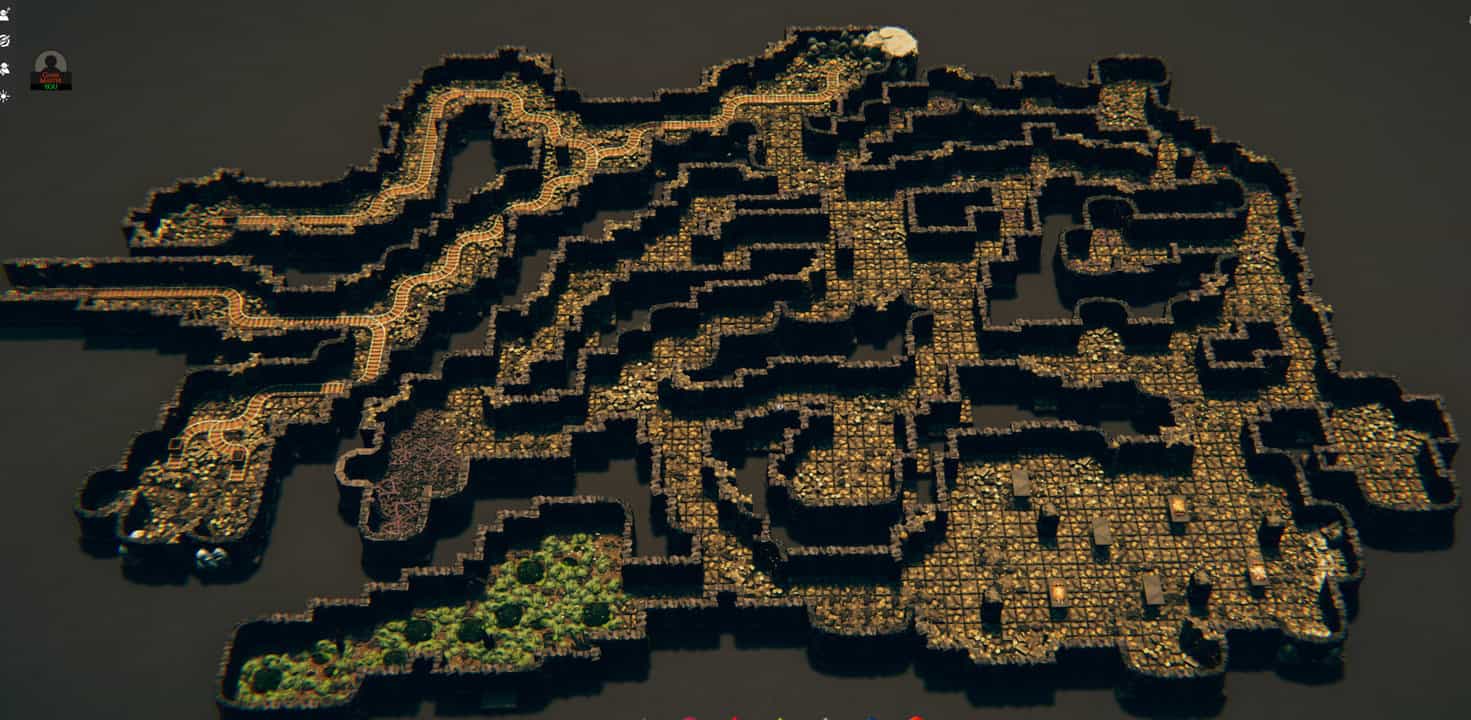Pick the small gray die at the tray's left

point(644,717)
